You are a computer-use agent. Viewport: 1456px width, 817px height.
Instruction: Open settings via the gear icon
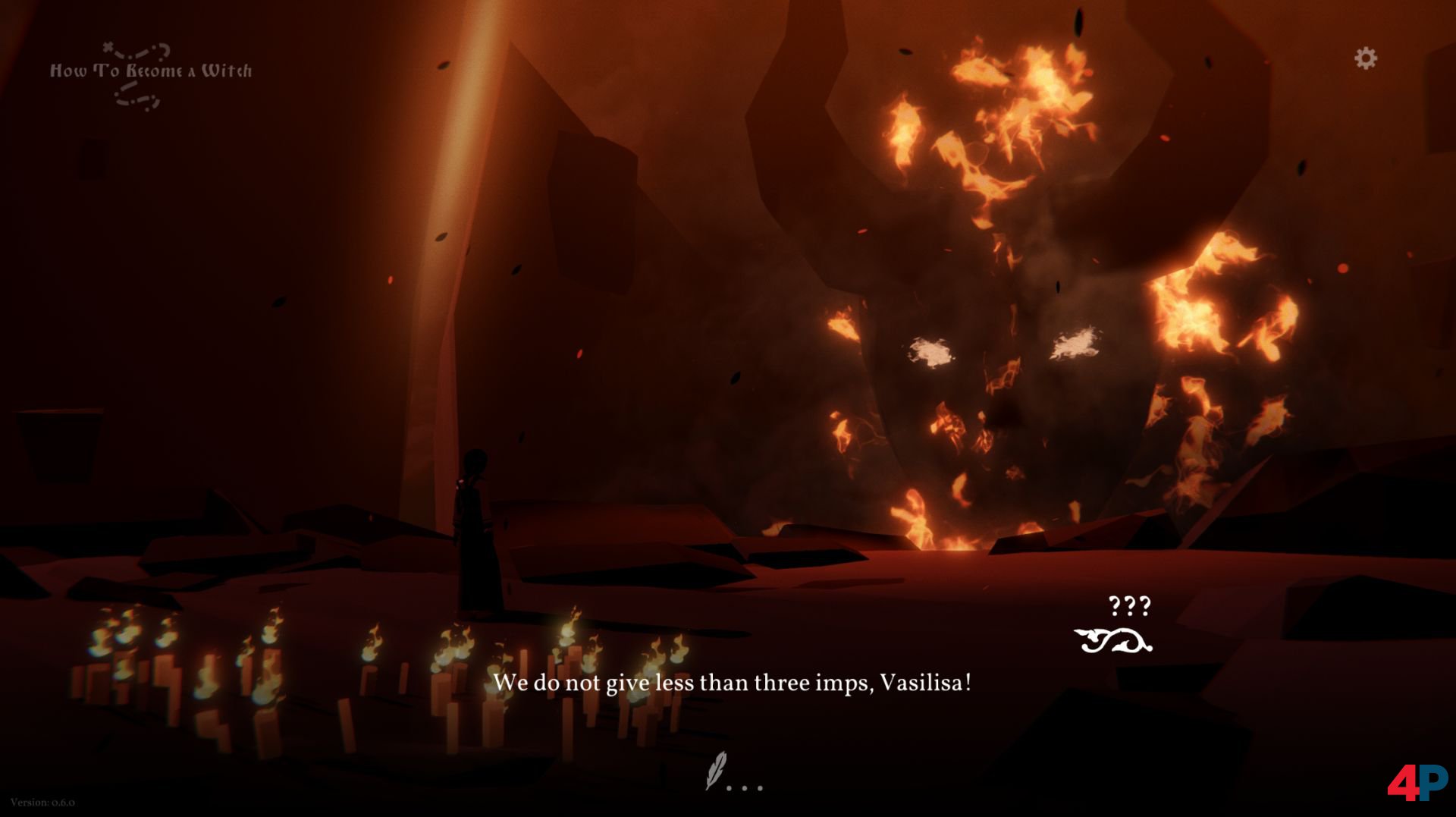(x=1365, y=58)
